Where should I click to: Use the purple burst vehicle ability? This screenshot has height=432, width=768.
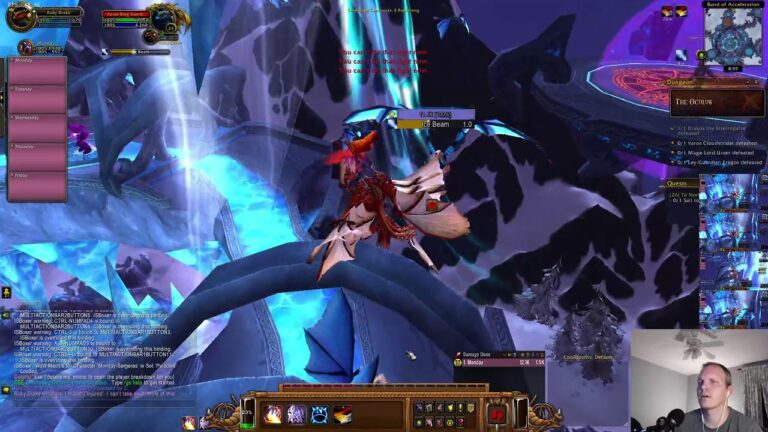click(296, 413)
